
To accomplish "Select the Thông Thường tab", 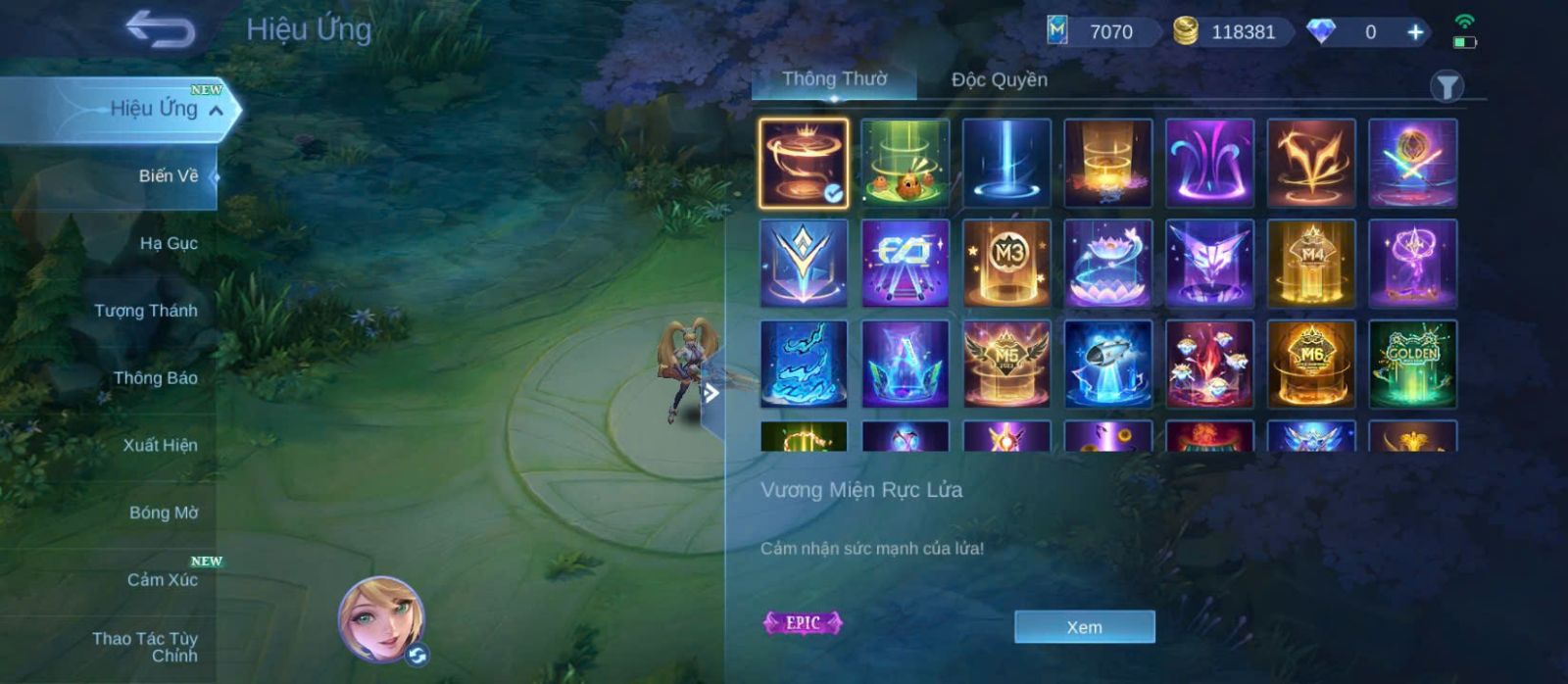I will tap(834, 79).
